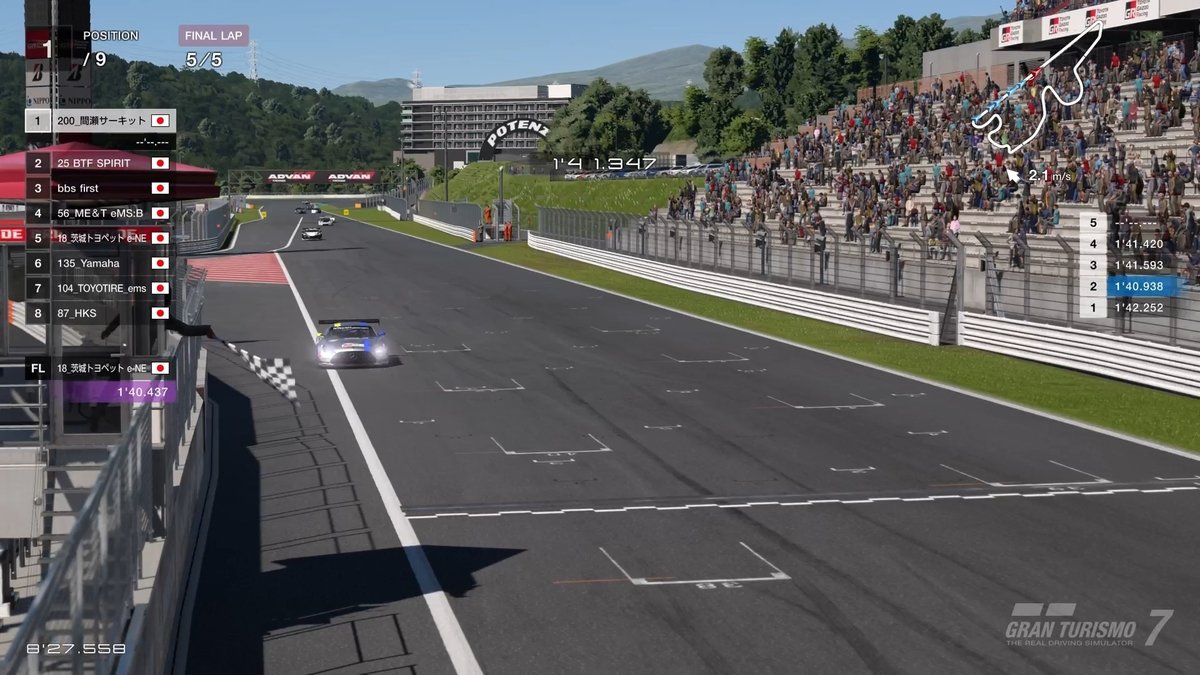This screenshot has width=1200, height=675.
Task: Select the 135_Yamaha leaderboard row
Action: tap(100, 263)
